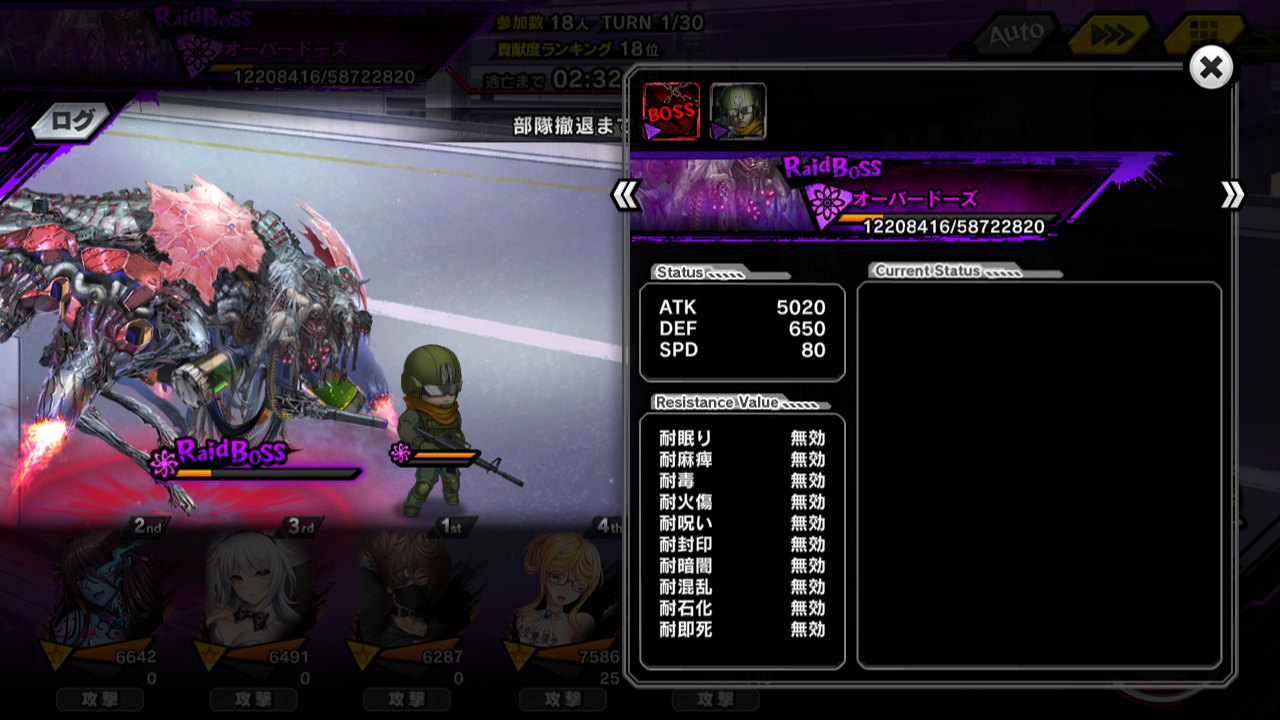Close the enemy status popup
1280x720 pixels.
tap(1210, 68)
